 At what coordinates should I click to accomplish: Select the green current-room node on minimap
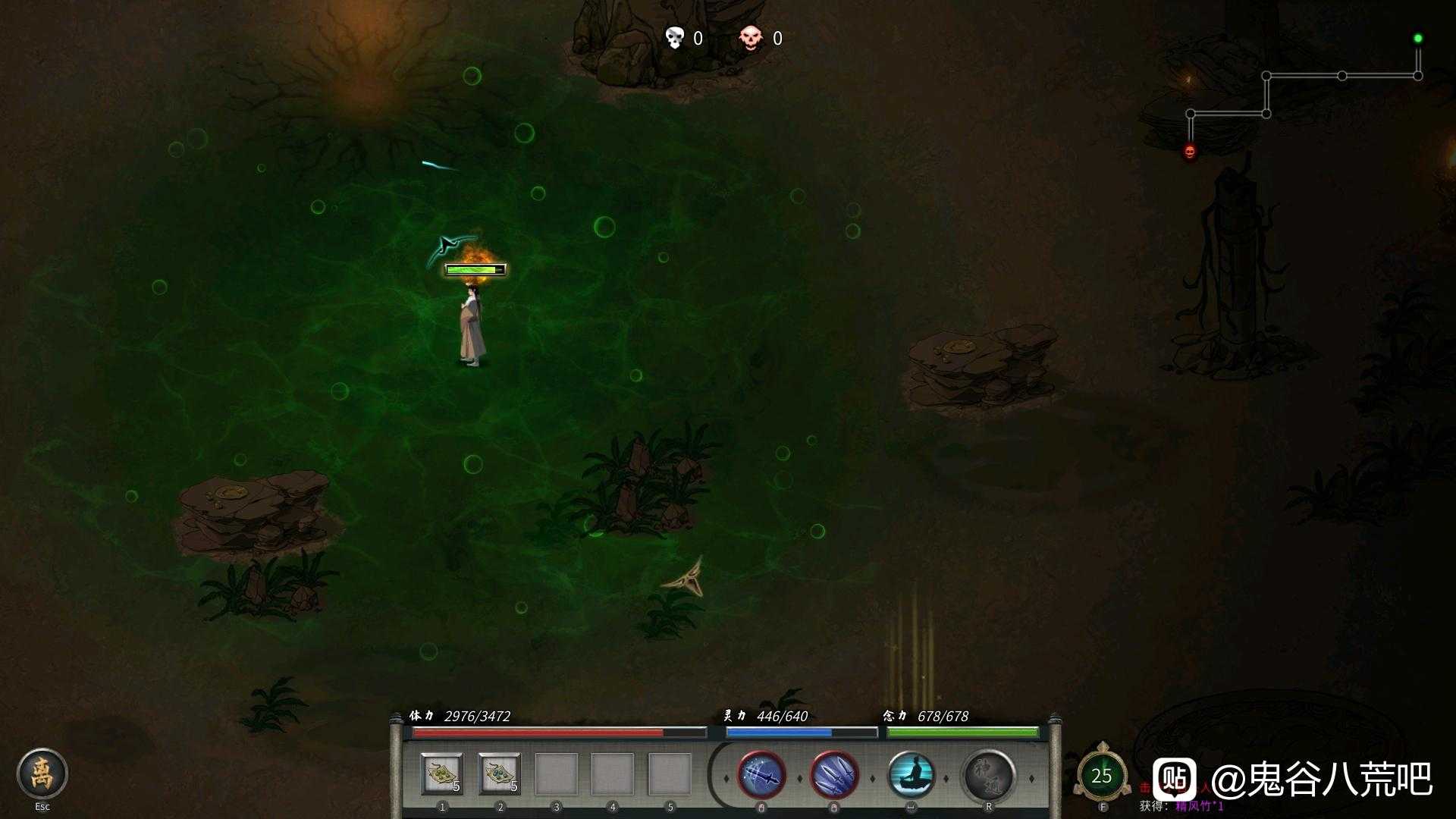(x=1417, y=39)
